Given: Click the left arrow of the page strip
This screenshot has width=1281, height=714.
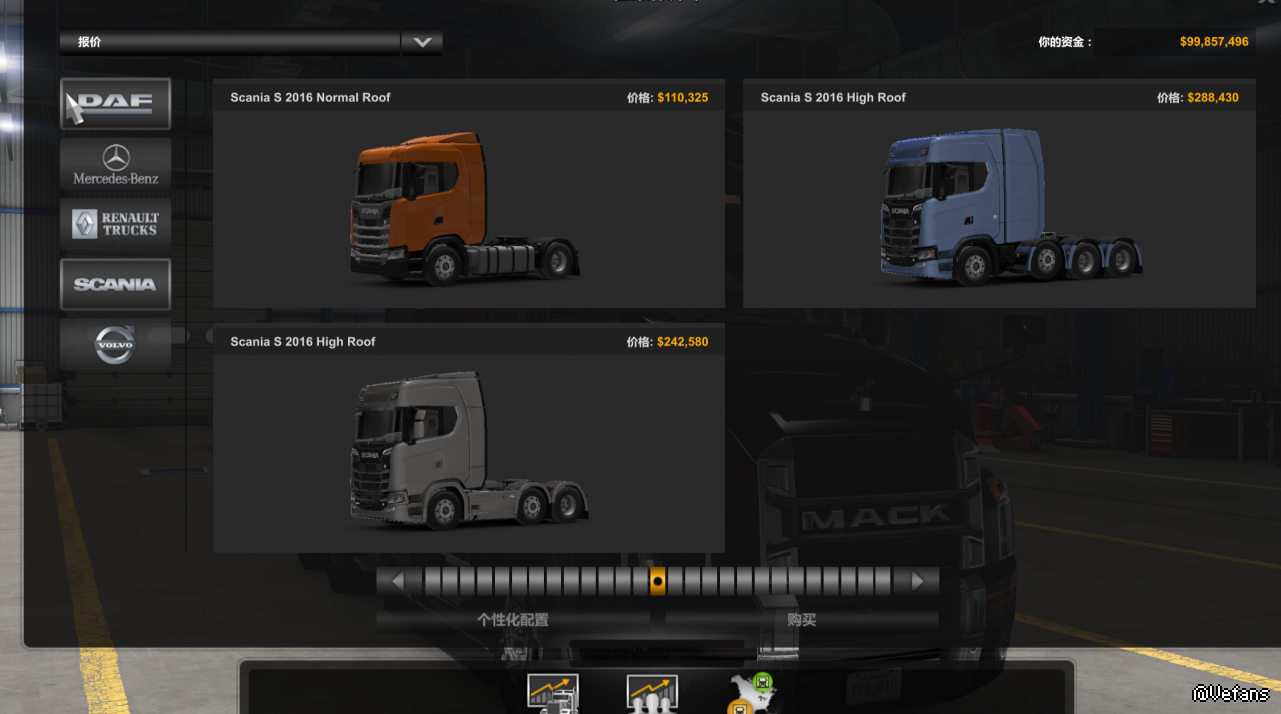Looking at the screenshot, I should (x=397, y=581).
